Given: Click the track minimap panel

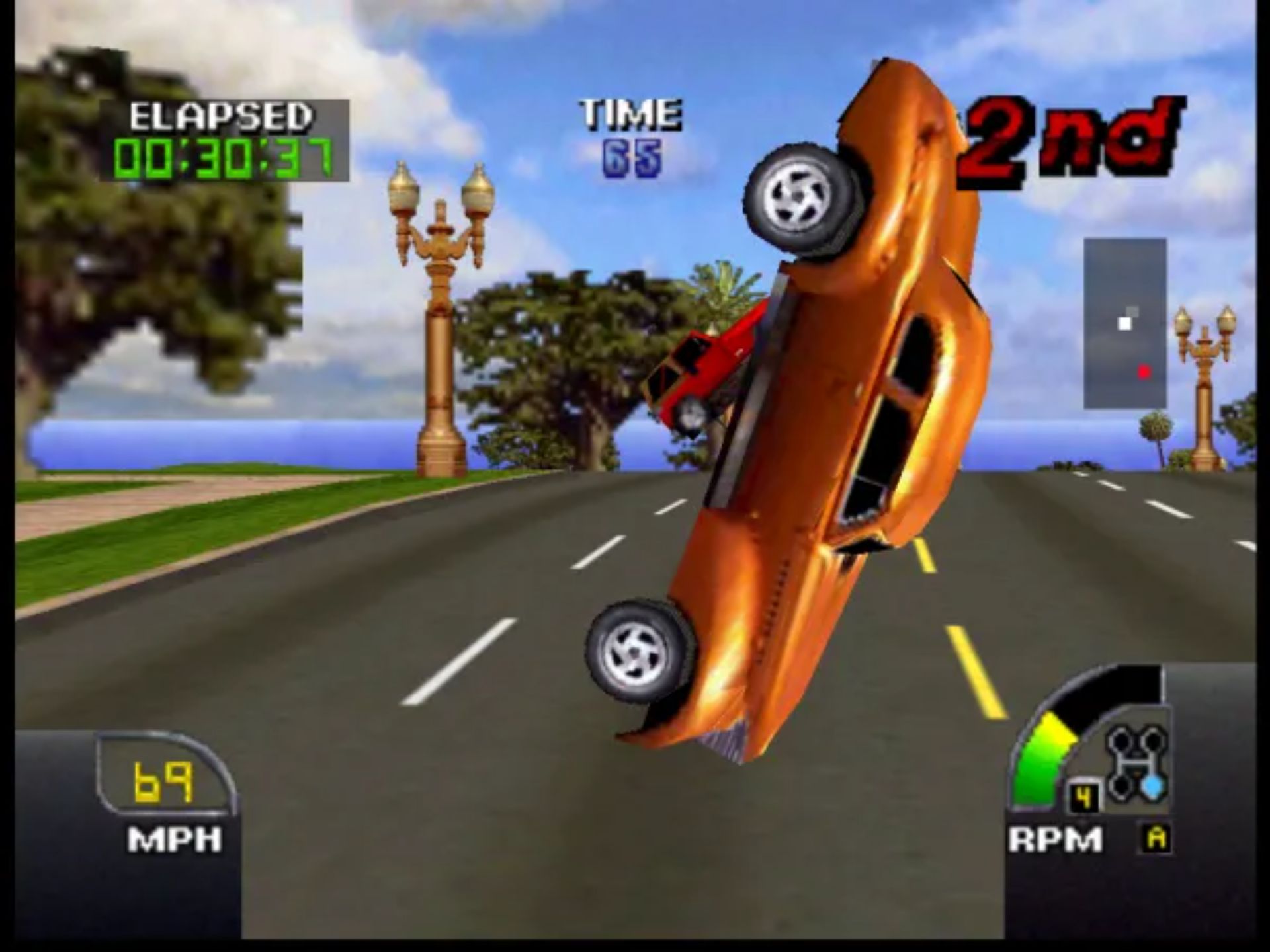Looking at the screenshot, I should 1124,323.
